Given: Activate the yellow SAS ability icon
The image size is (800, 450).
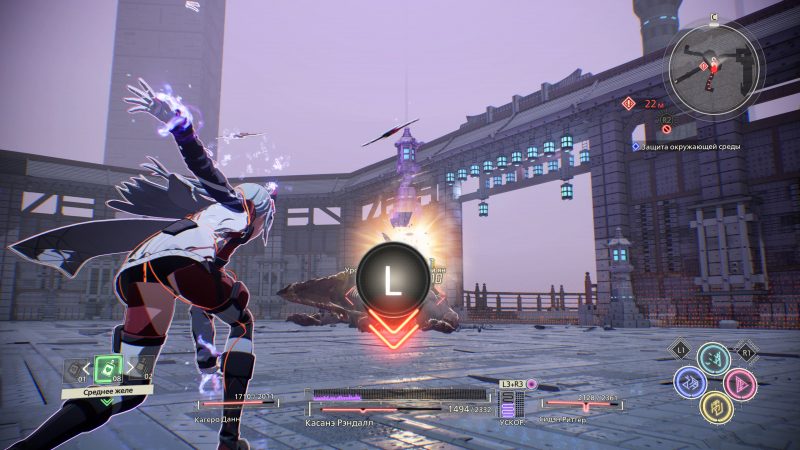Looking at the screenshot, I should click(714, 405).
